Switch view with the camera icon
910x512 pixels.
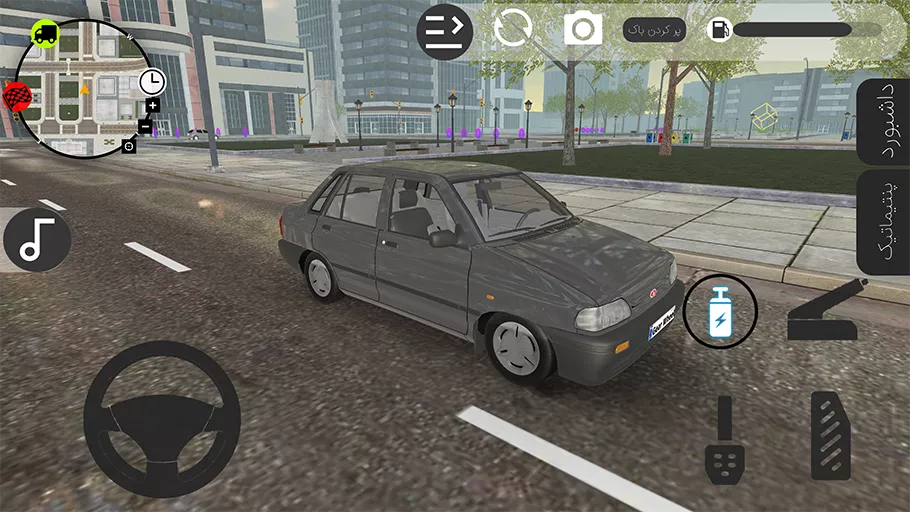point(582,29)
